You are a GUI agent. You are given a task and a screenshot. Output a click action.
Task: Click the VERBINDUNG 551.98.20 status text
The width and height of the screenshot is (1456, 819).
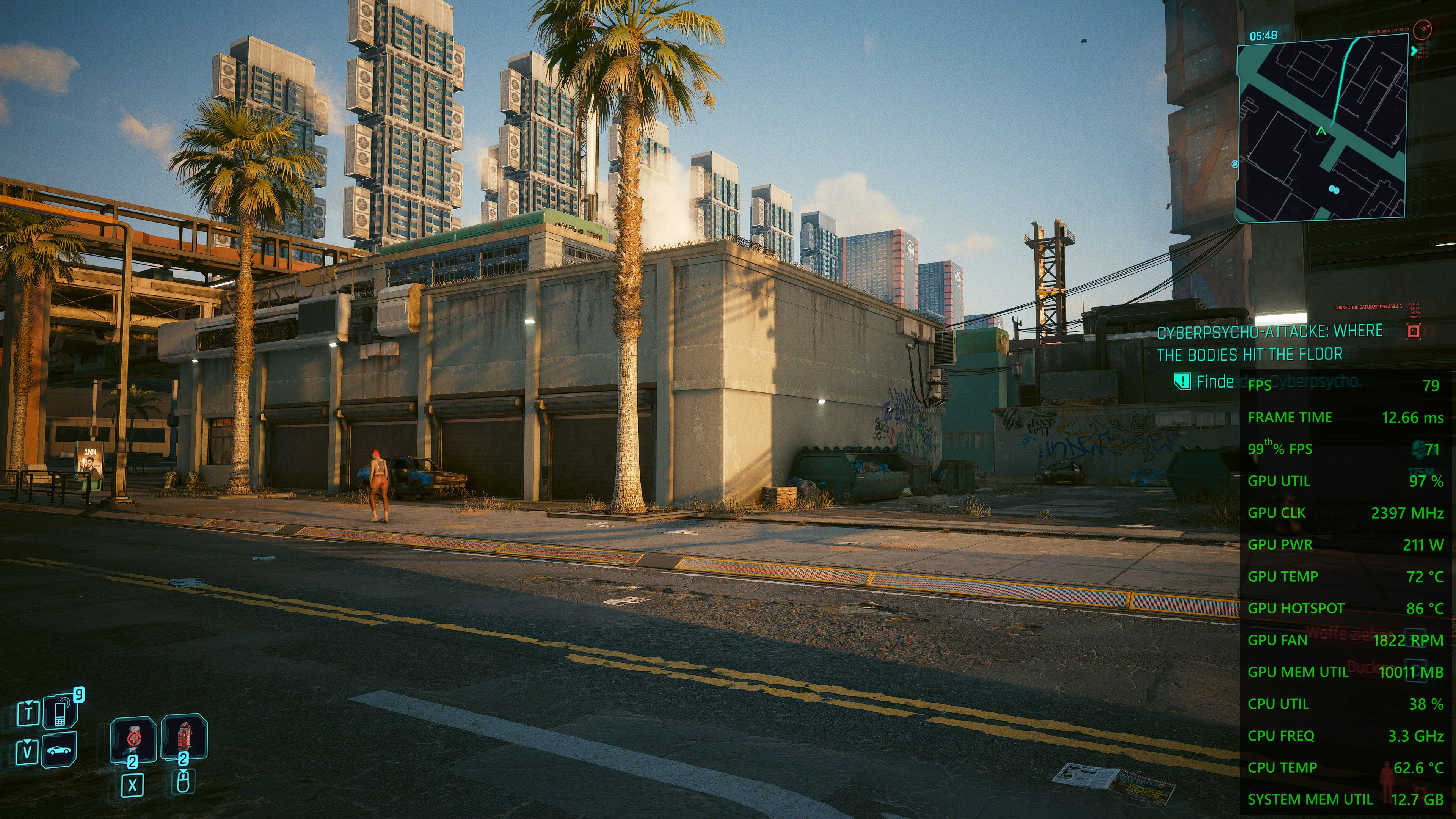click(x=1388, y=30)
